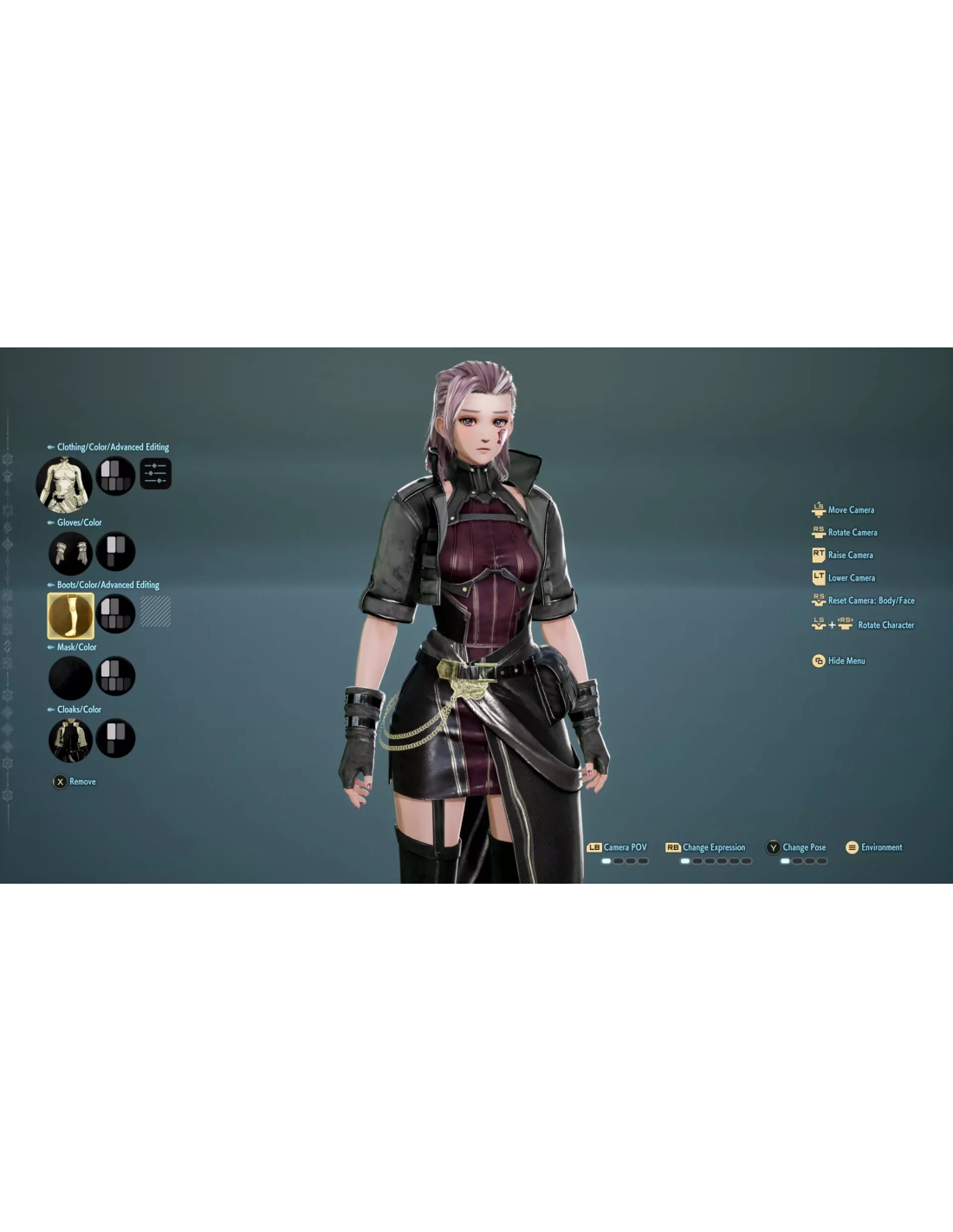Open the Boots color palette
This screenshot has width=953, height=1232.
coord(115,614)
